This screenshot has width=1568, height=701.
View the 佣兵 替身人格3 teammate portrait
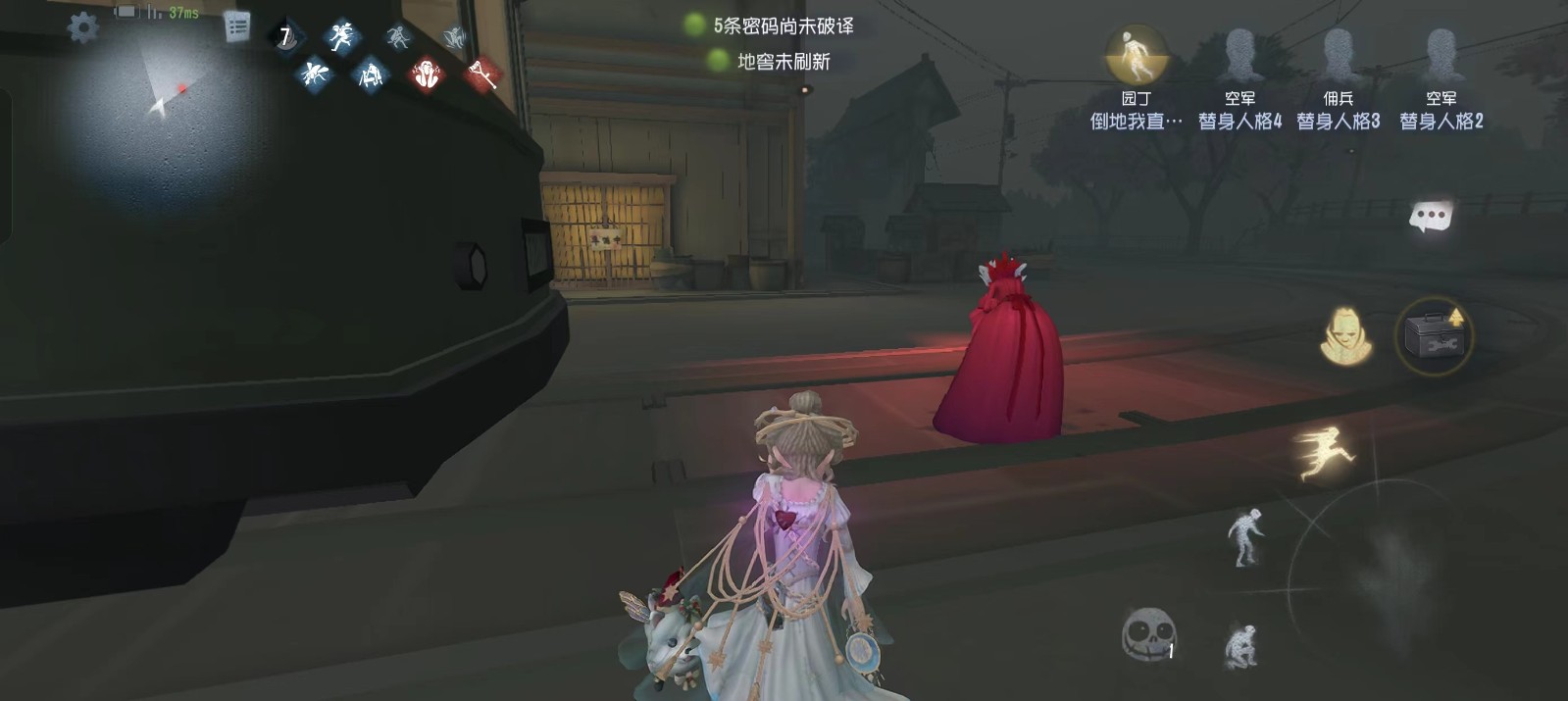coord(1338,56)
